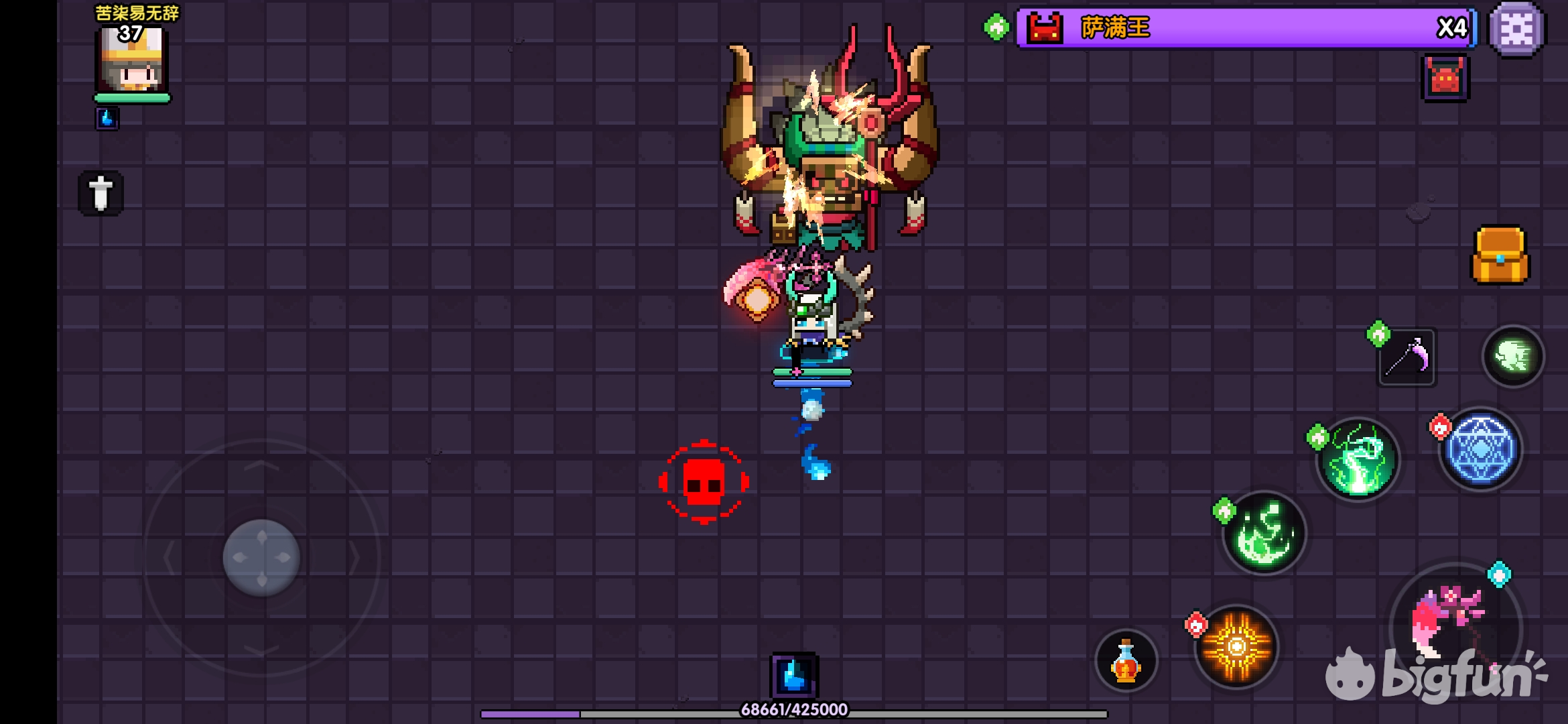This screenshot has width=1568, height=724.
Task: Cast the green flame skill
Action: [x=1264, y=534]
